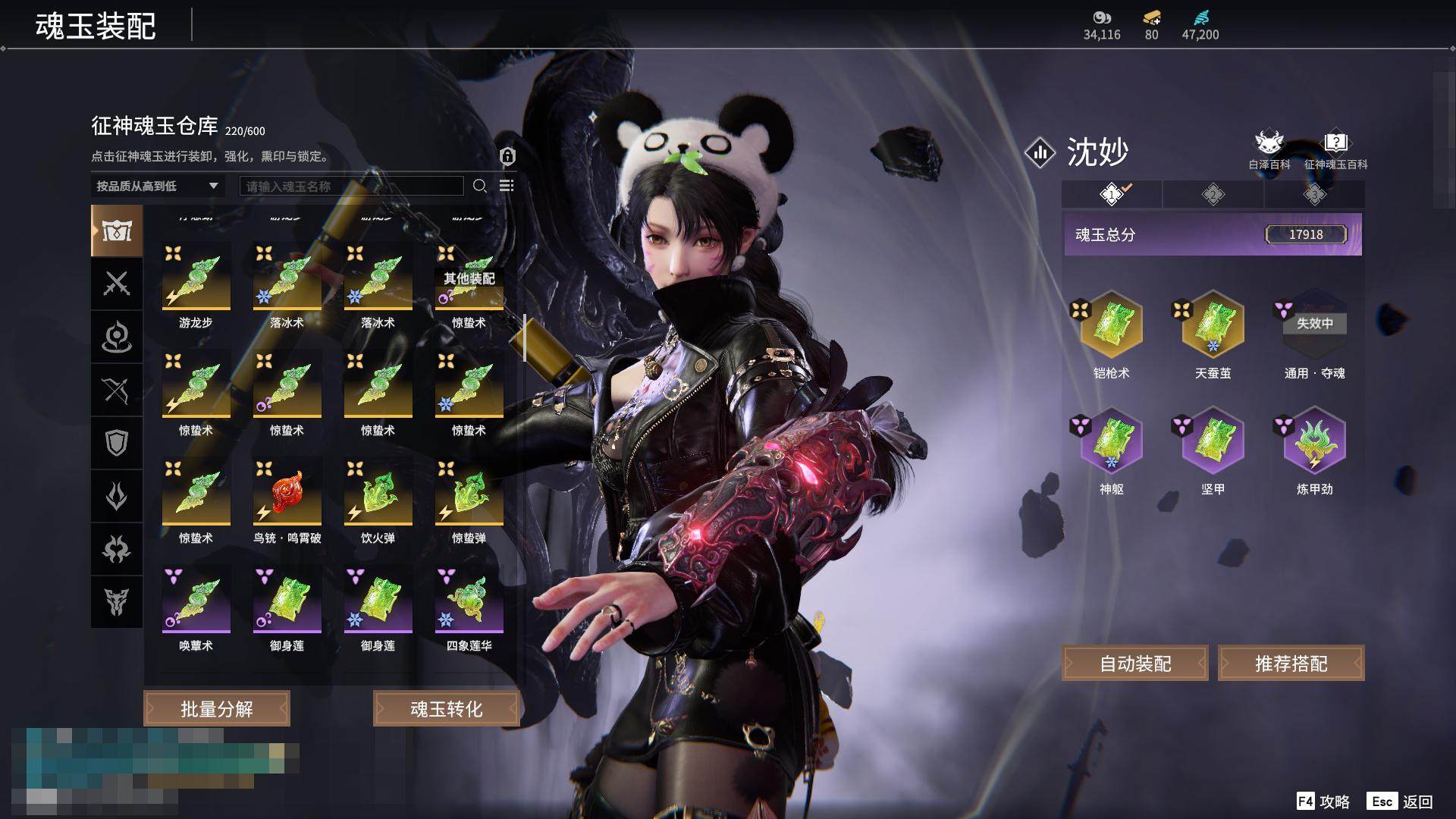The image size is (1456, 819).
Task: Pick the 四象莲华 purple jade
Action: click(469, 601)
